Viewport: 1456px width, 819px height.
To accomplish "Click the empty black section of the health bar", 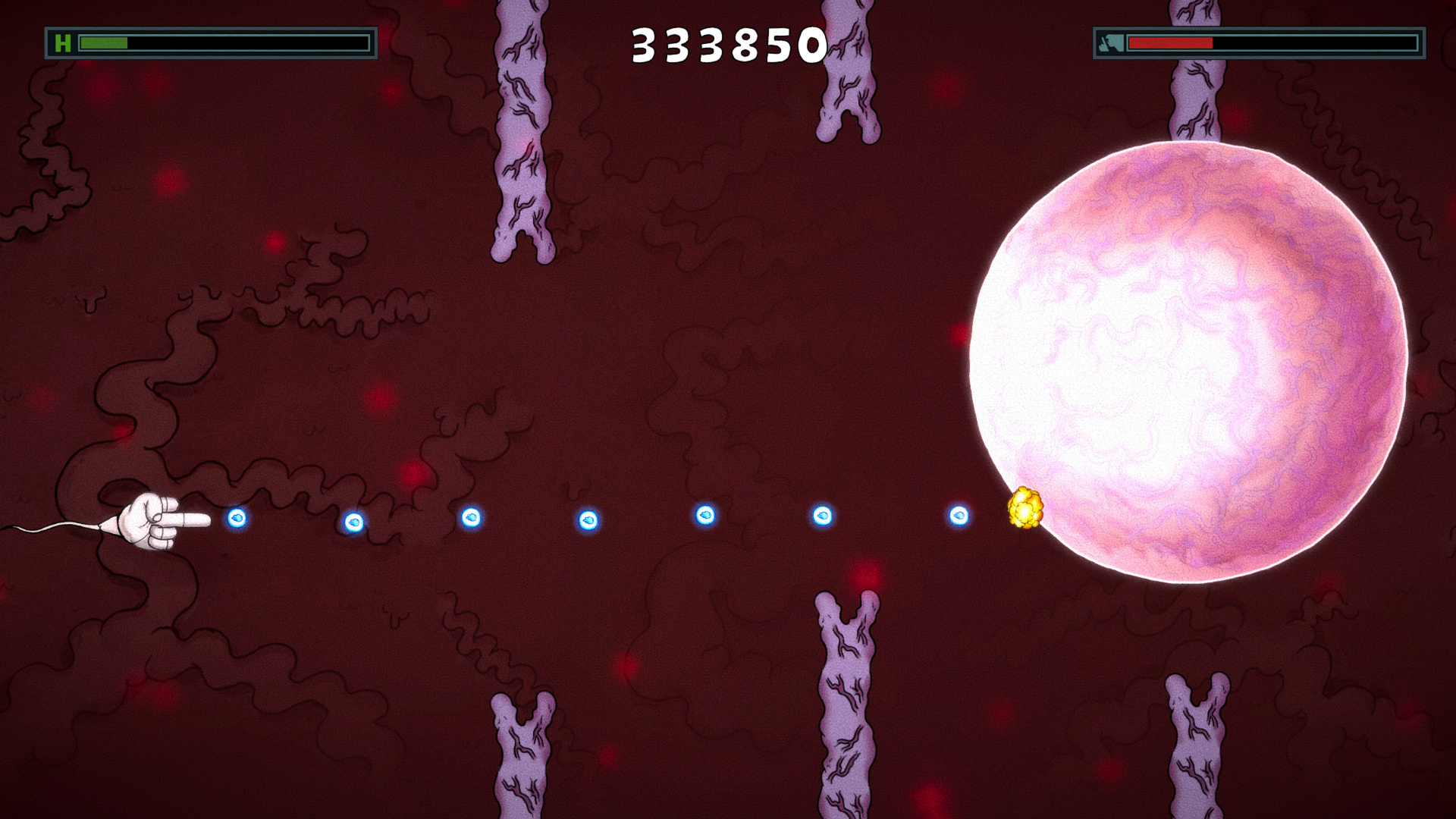I will (250, 42).
